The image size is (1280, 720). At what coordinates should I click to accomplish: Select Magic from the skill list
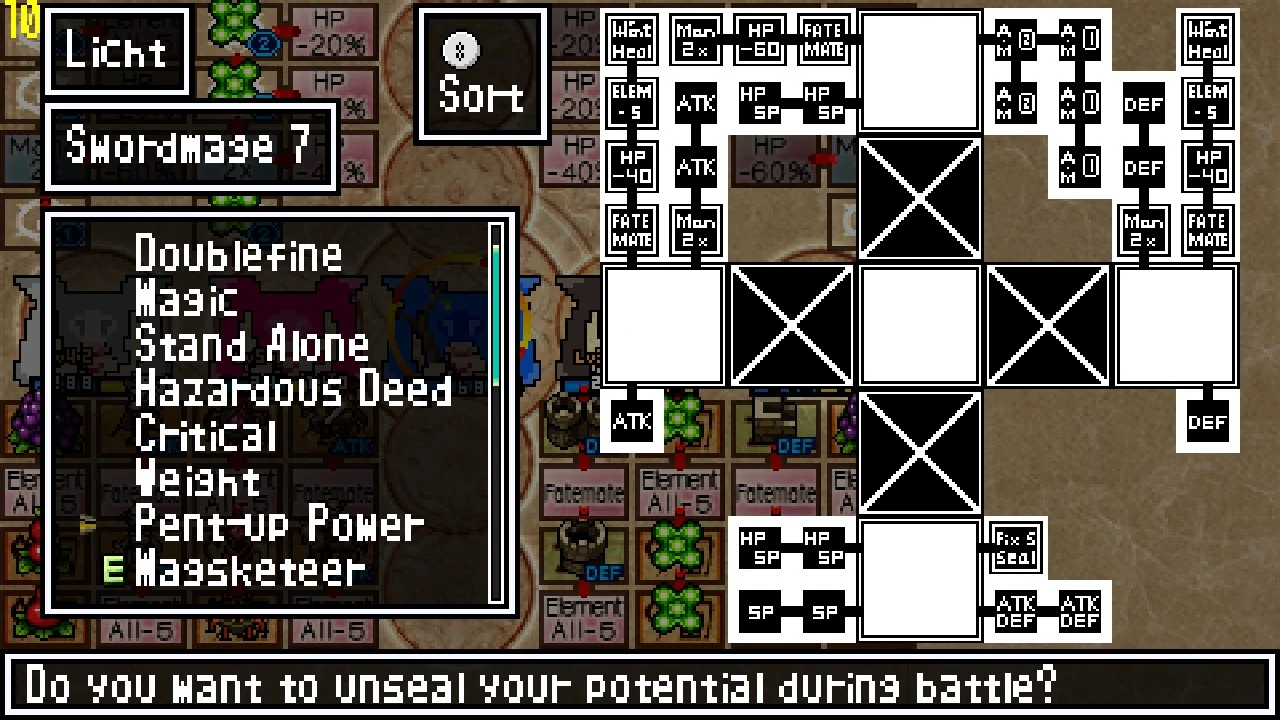(186, 299)
